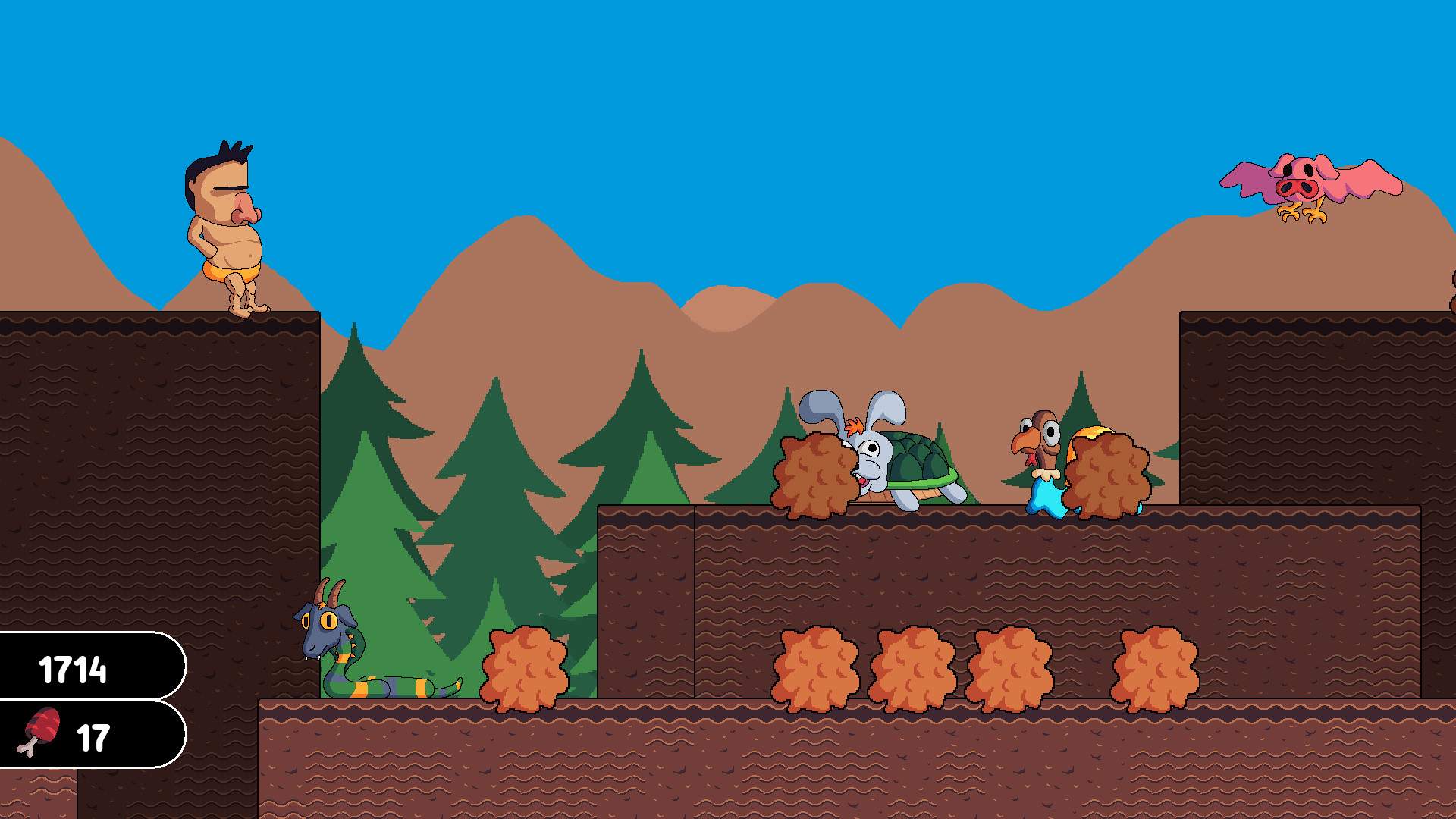Click the blue egg beside the turkey
The width and height of the screenshot is (1456, 819).
click(x=1050, y=497)
